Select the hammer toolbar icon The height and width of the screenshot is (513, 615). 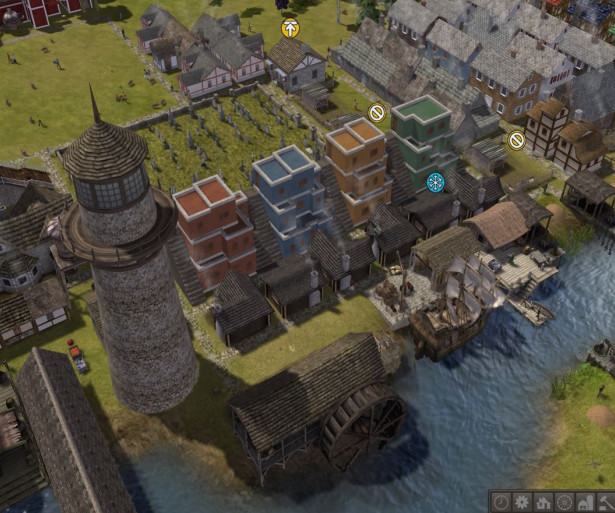[605, 501]
